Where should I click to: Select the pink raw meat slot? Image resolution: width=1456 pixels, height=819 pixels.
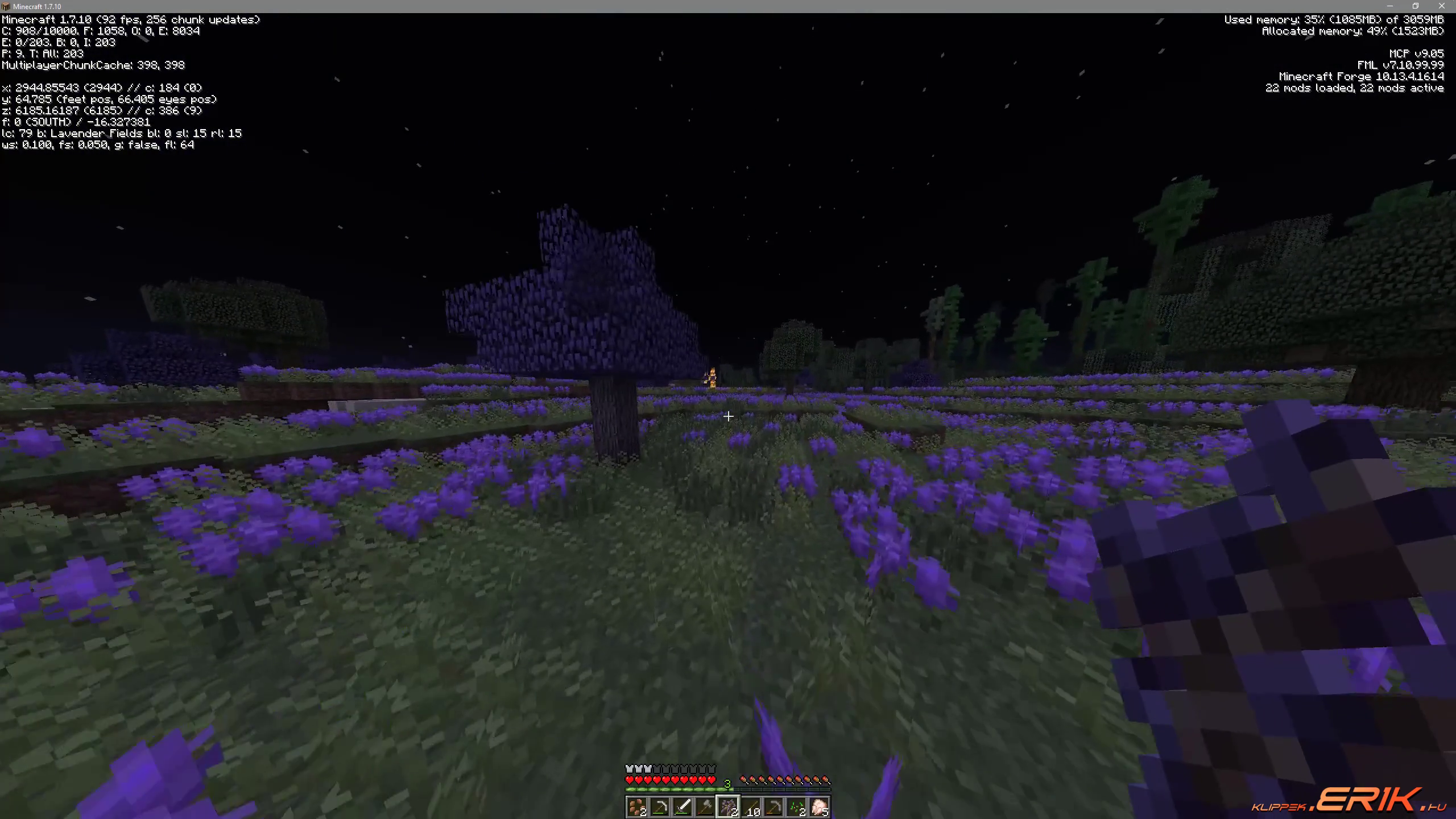[819, 806]
